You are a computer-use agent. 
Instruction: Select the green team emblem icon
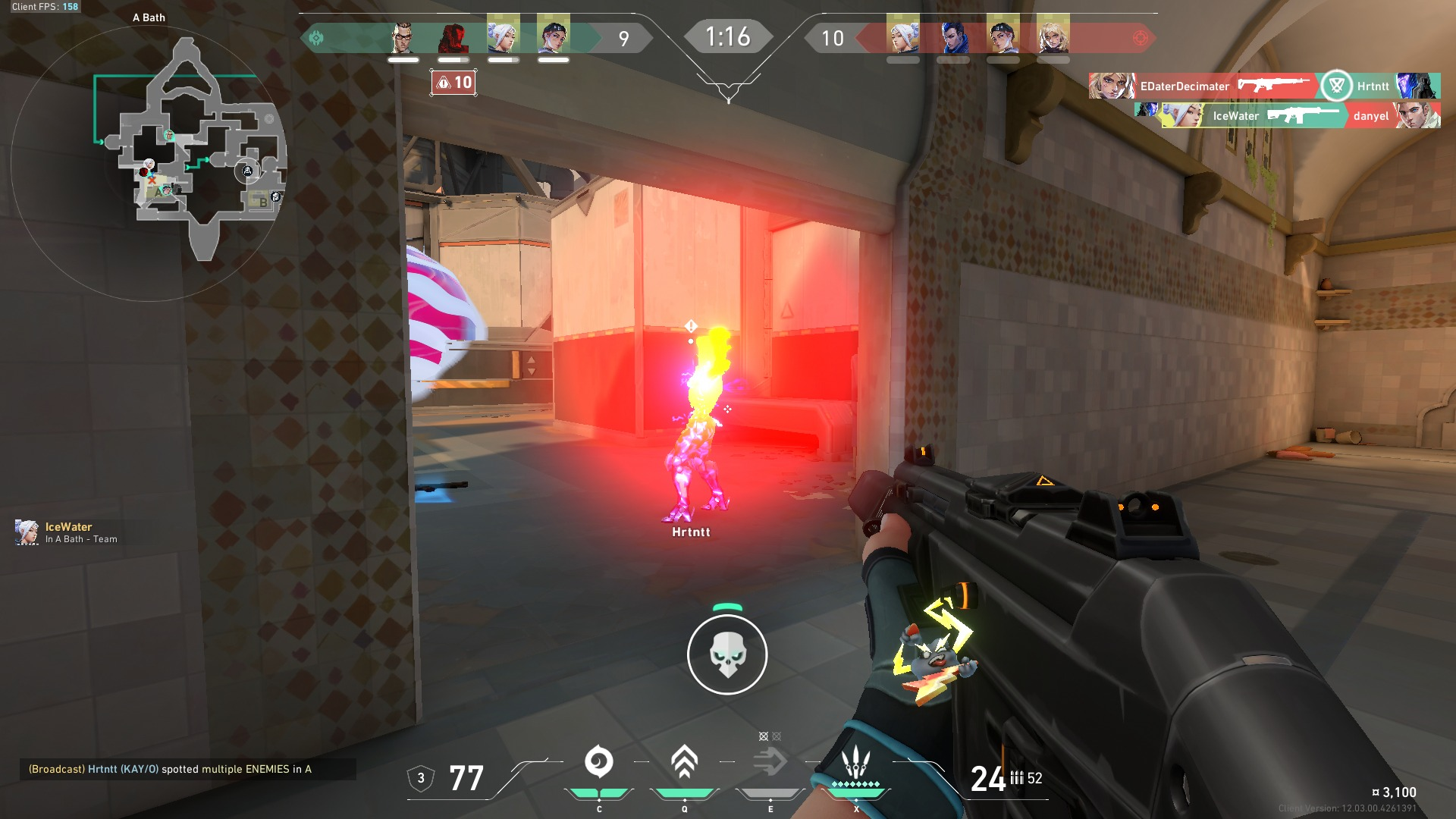click(x=316, y=38)
